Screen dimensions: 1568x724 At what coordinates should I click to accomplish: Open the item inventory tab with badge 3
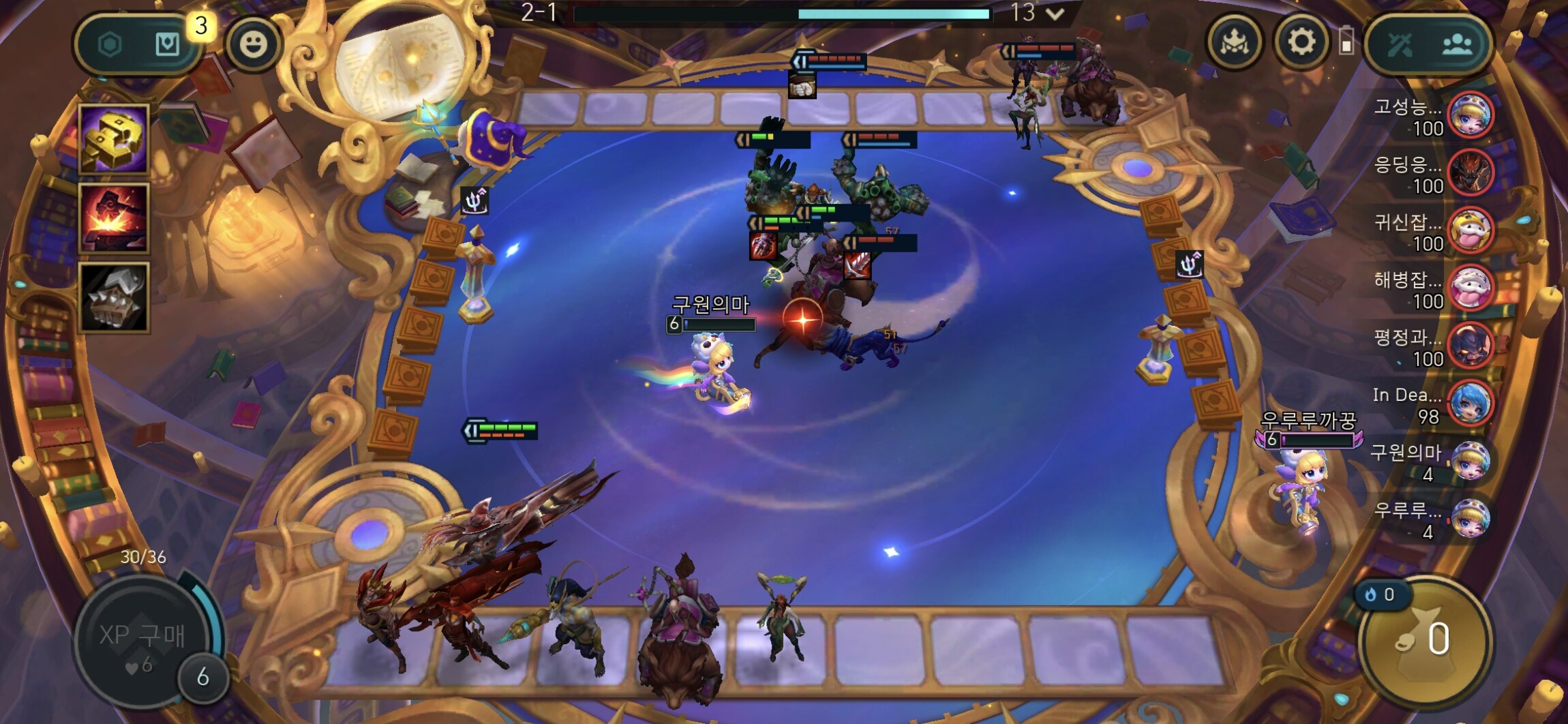pyautogui.click(x=168, y=45)
